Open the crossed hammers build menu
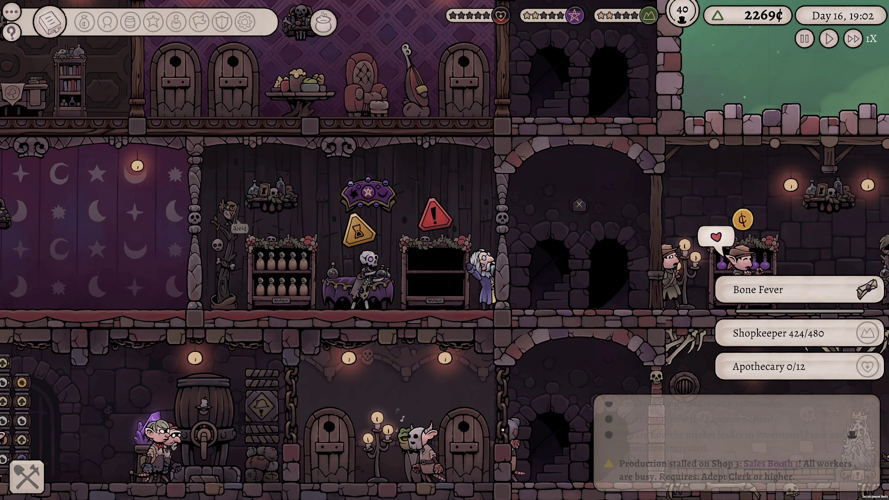 tap(26, 478)
